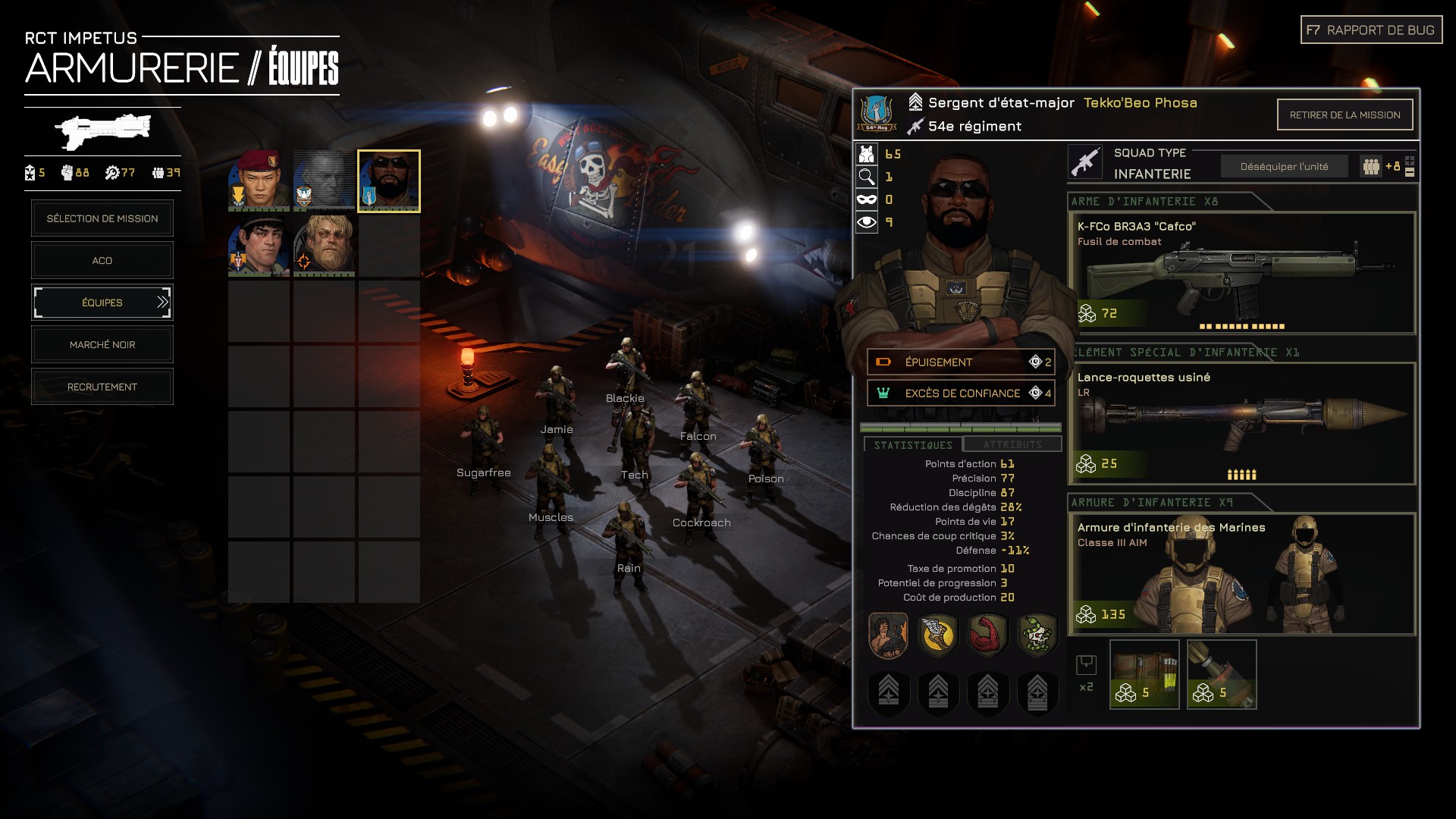Open the Armure d'infanterie des Marines slot
Screen dimensions: 1456x819
tap(1241, 574)
